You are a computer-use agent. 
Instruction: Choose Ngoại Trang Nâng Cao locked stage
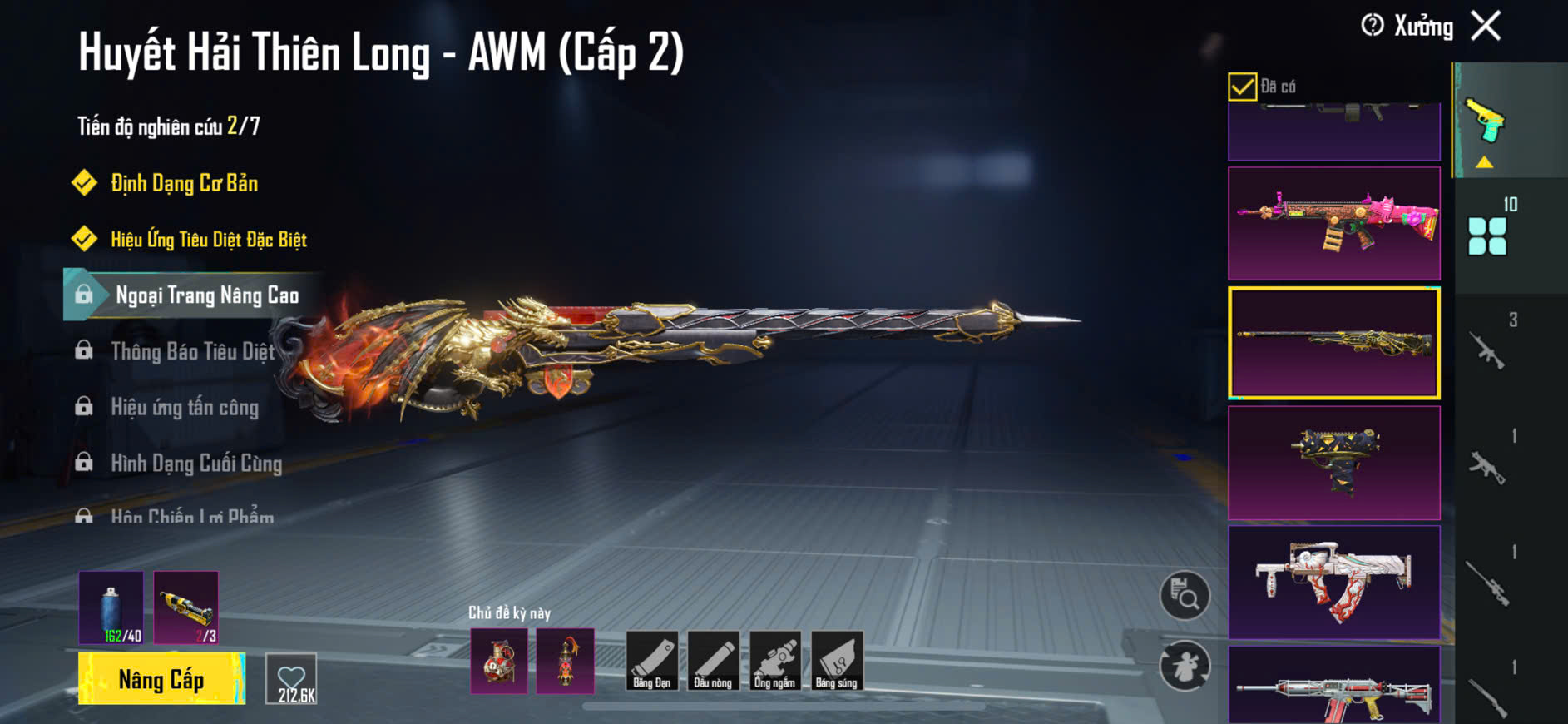(x=206, y=295)
